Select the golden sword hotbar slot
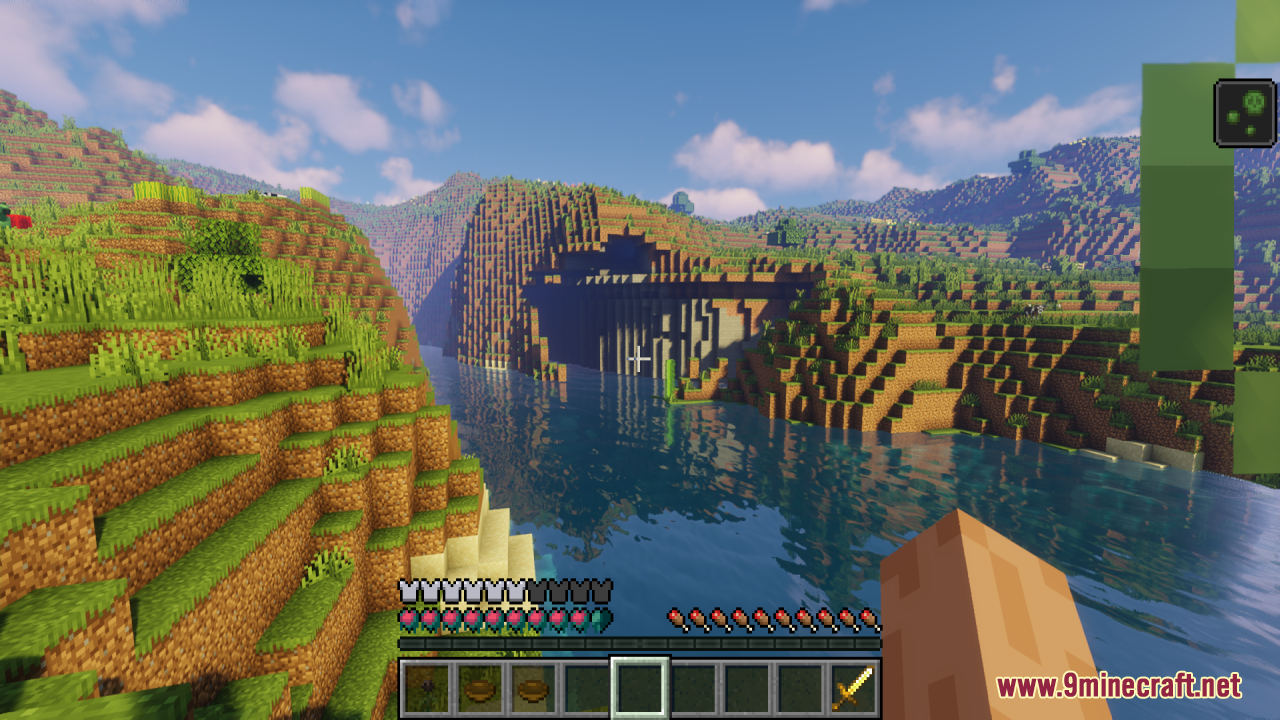 click(853, 688)
